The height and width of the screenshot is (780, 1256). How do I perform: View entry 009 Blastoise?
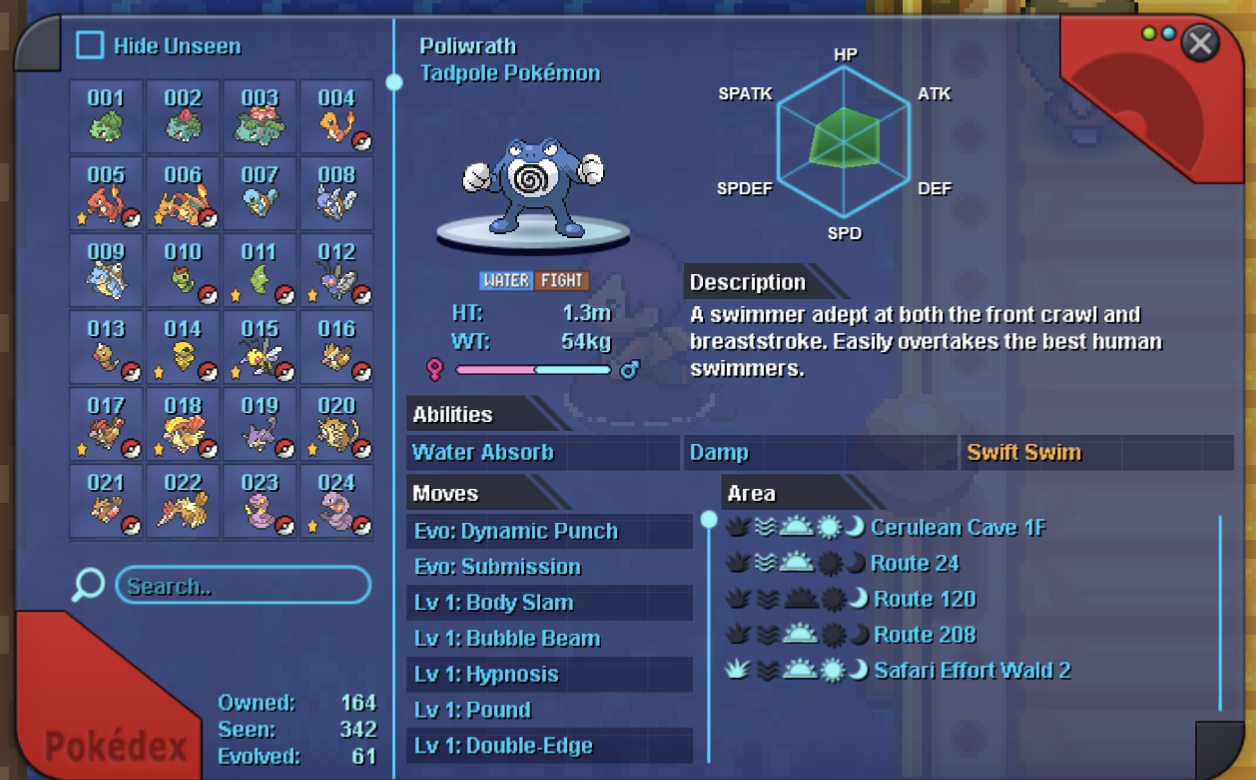coord(106,270)
